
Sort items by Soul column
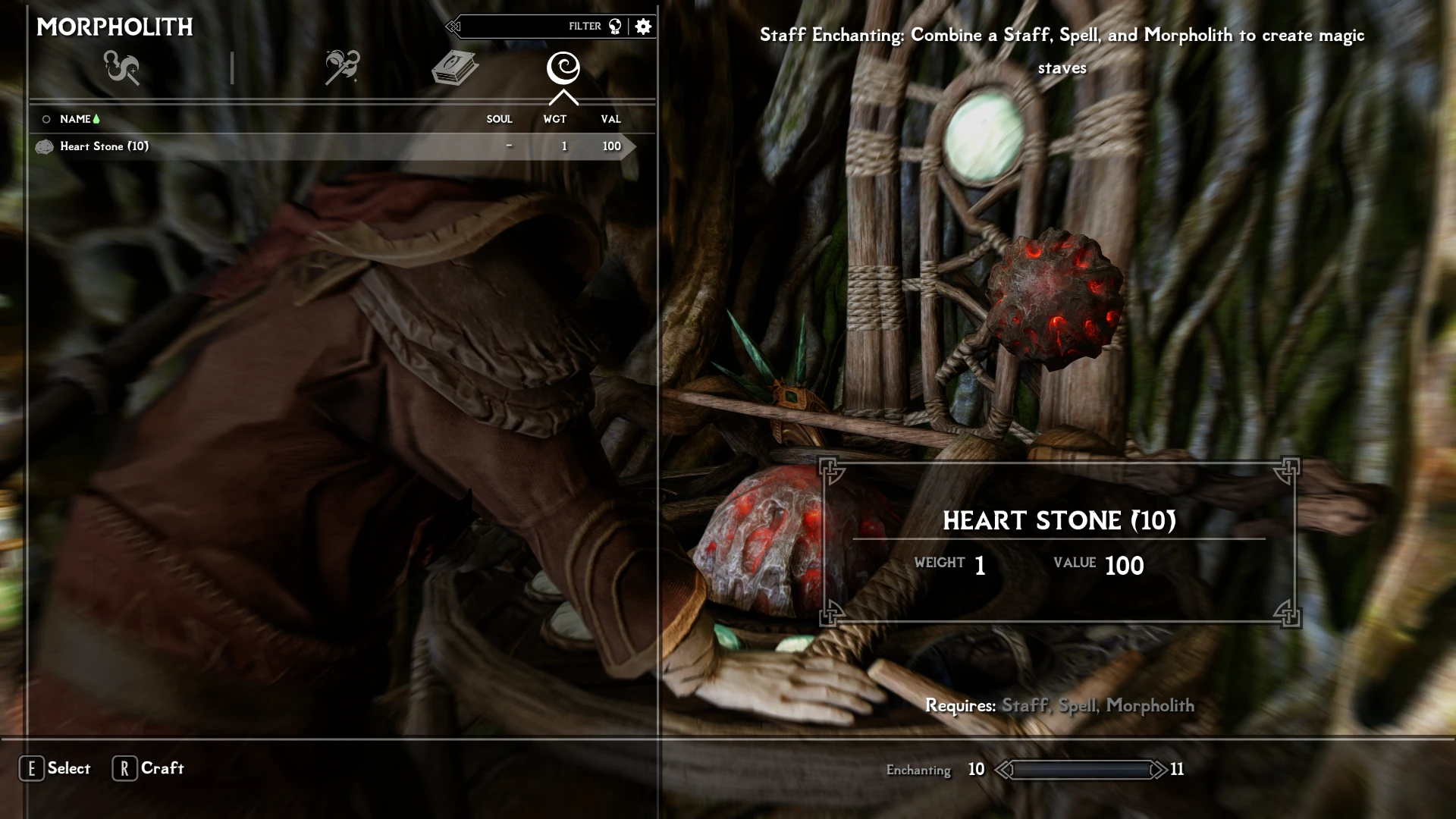[x=499, y=119]
